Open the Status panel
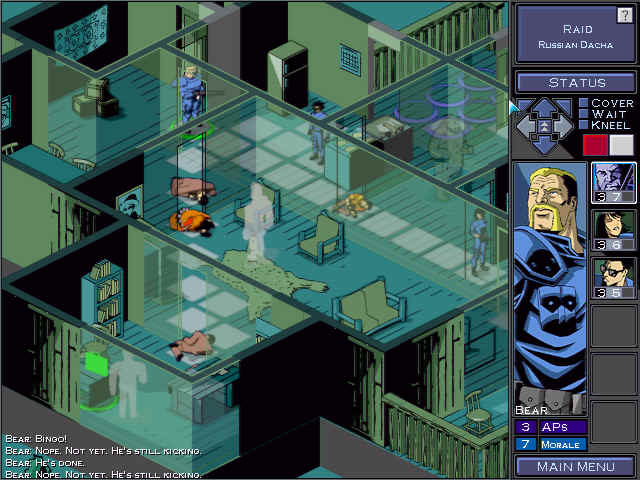 575,82
